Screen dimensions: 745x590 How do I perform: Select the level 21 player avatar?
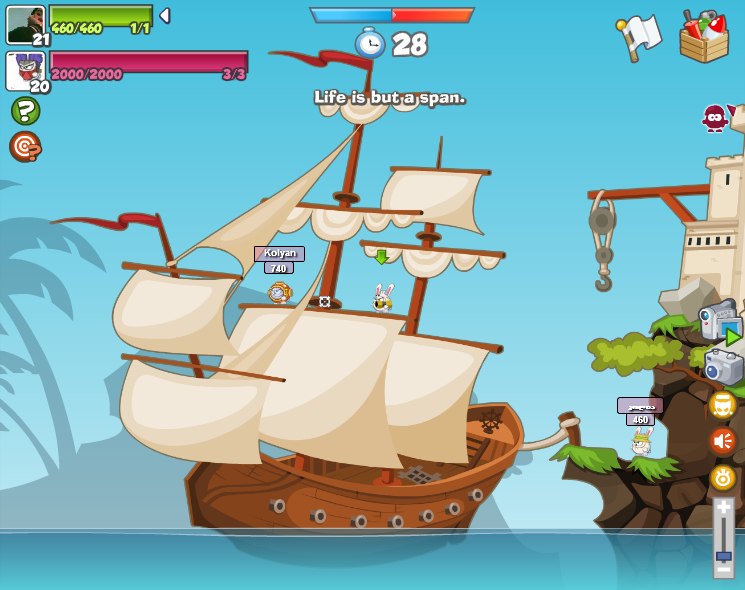tap(25, 24)
